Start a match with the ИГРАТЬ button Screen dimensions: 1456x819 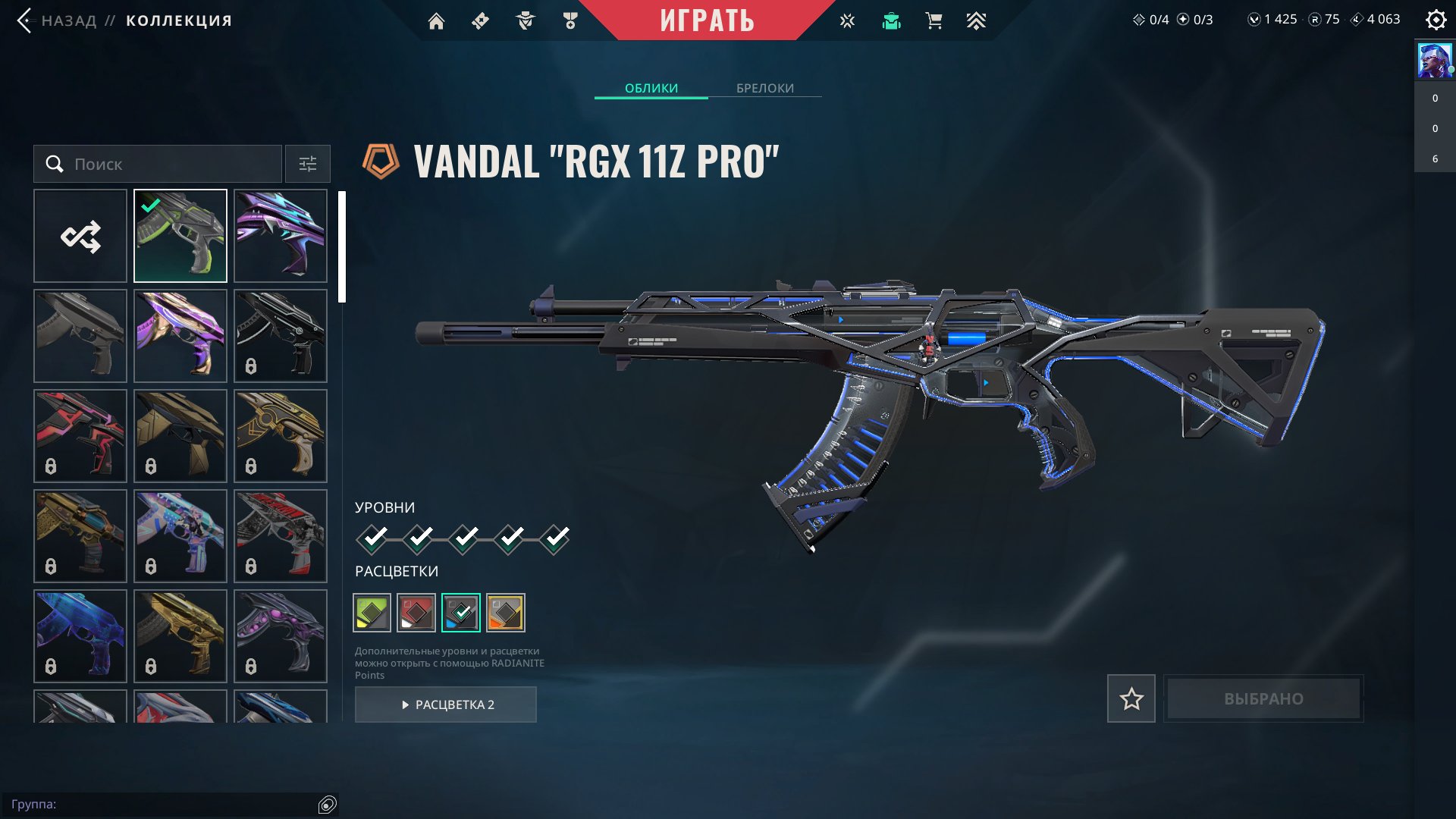click(707, 20)
